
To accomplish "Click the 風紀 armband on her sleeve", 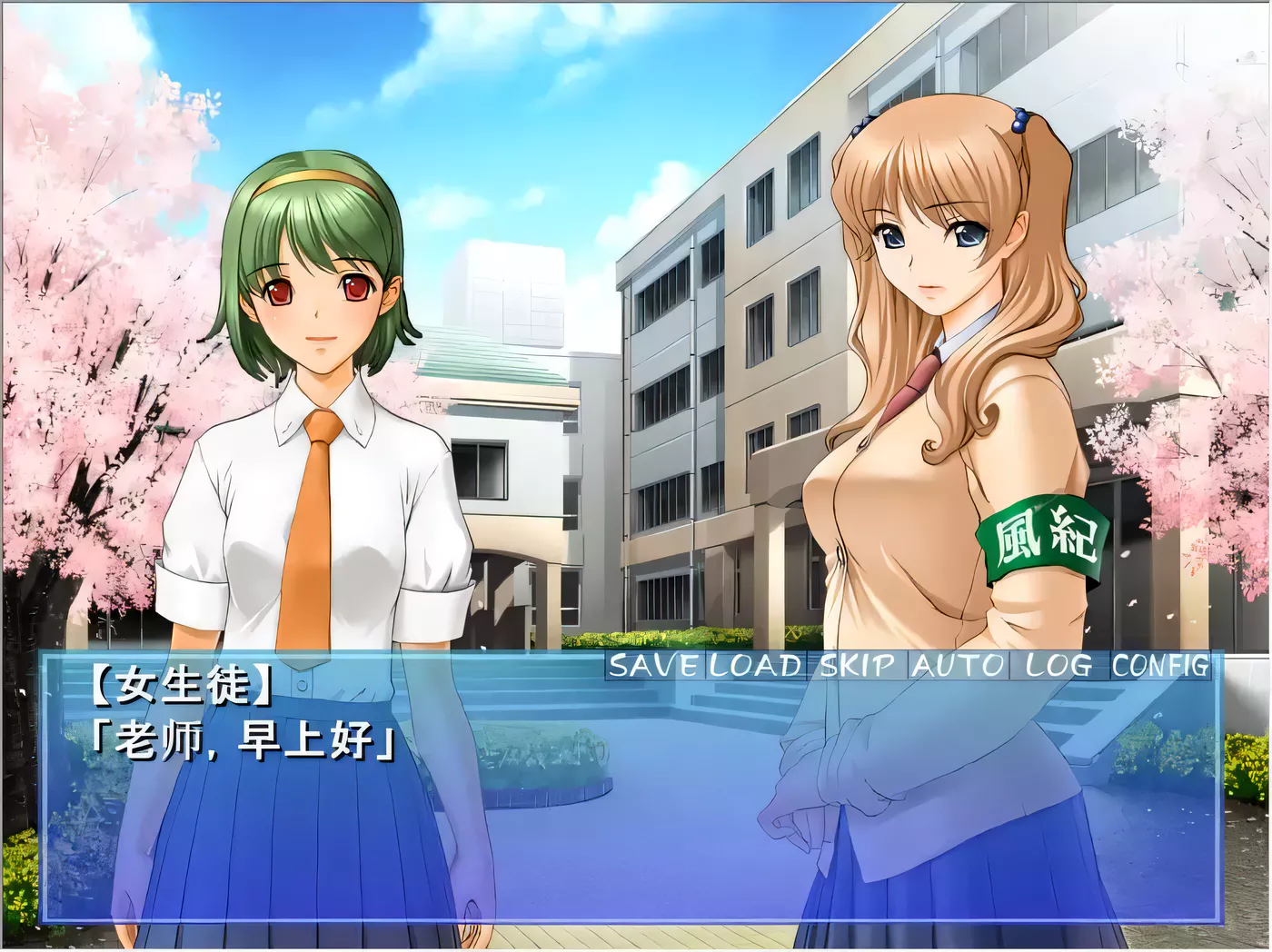I will [x=1043, y=534].
